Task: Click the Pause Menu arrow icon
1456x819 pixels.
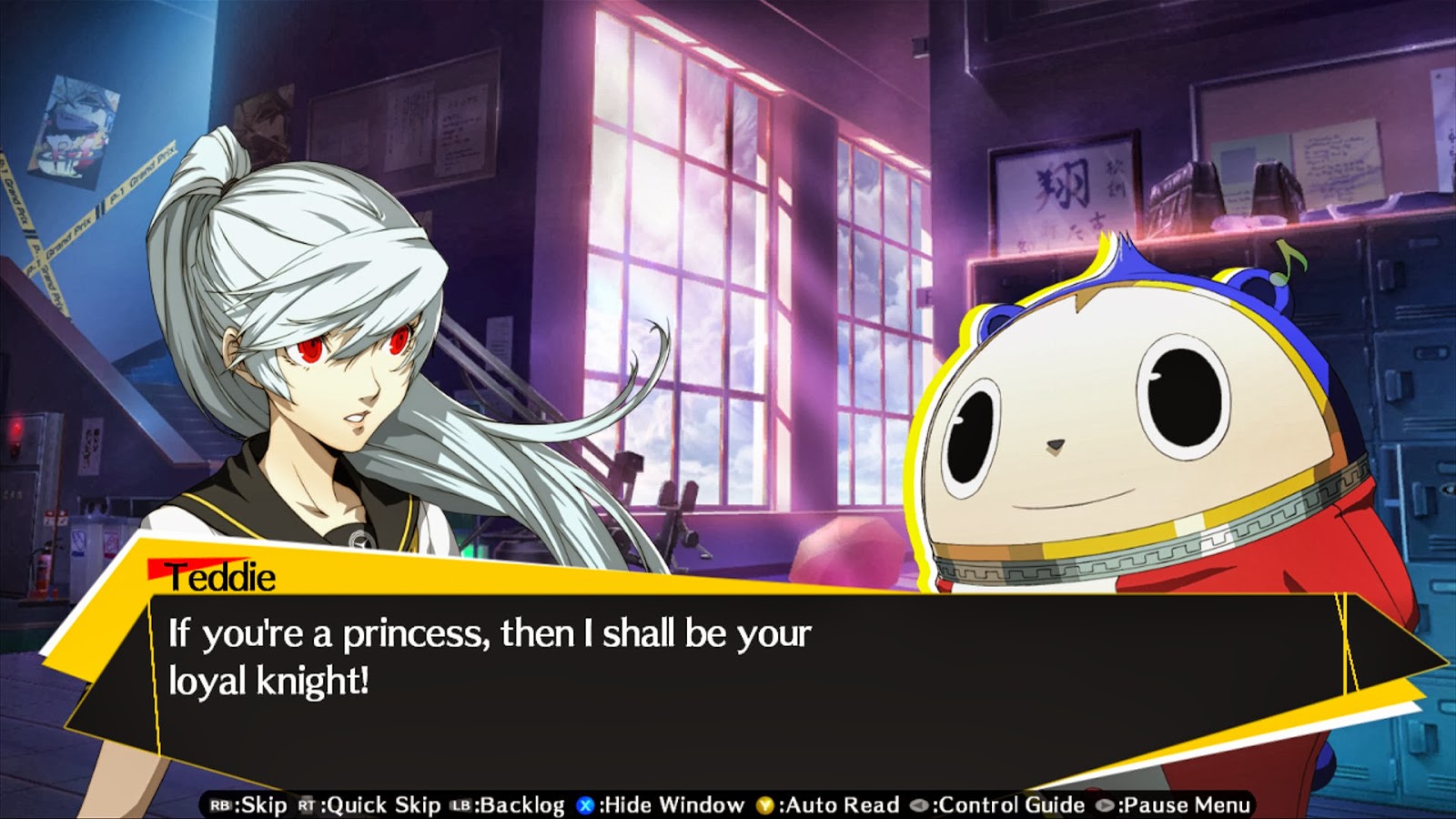Action: pyautogui.click(x=1106, y=804)
